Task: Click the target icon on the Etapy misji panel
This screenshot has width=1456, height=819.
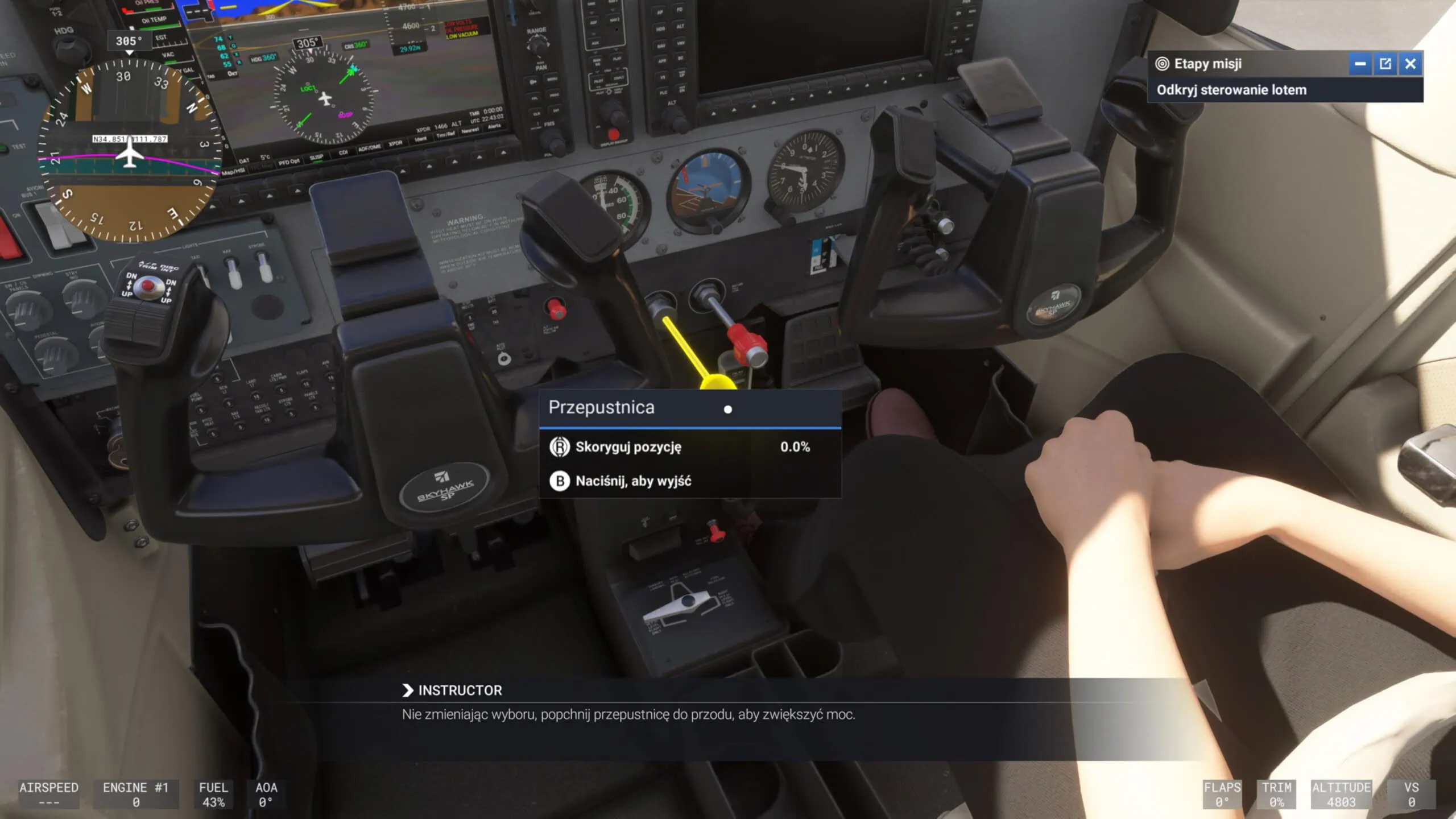Action: [1162, 64]
